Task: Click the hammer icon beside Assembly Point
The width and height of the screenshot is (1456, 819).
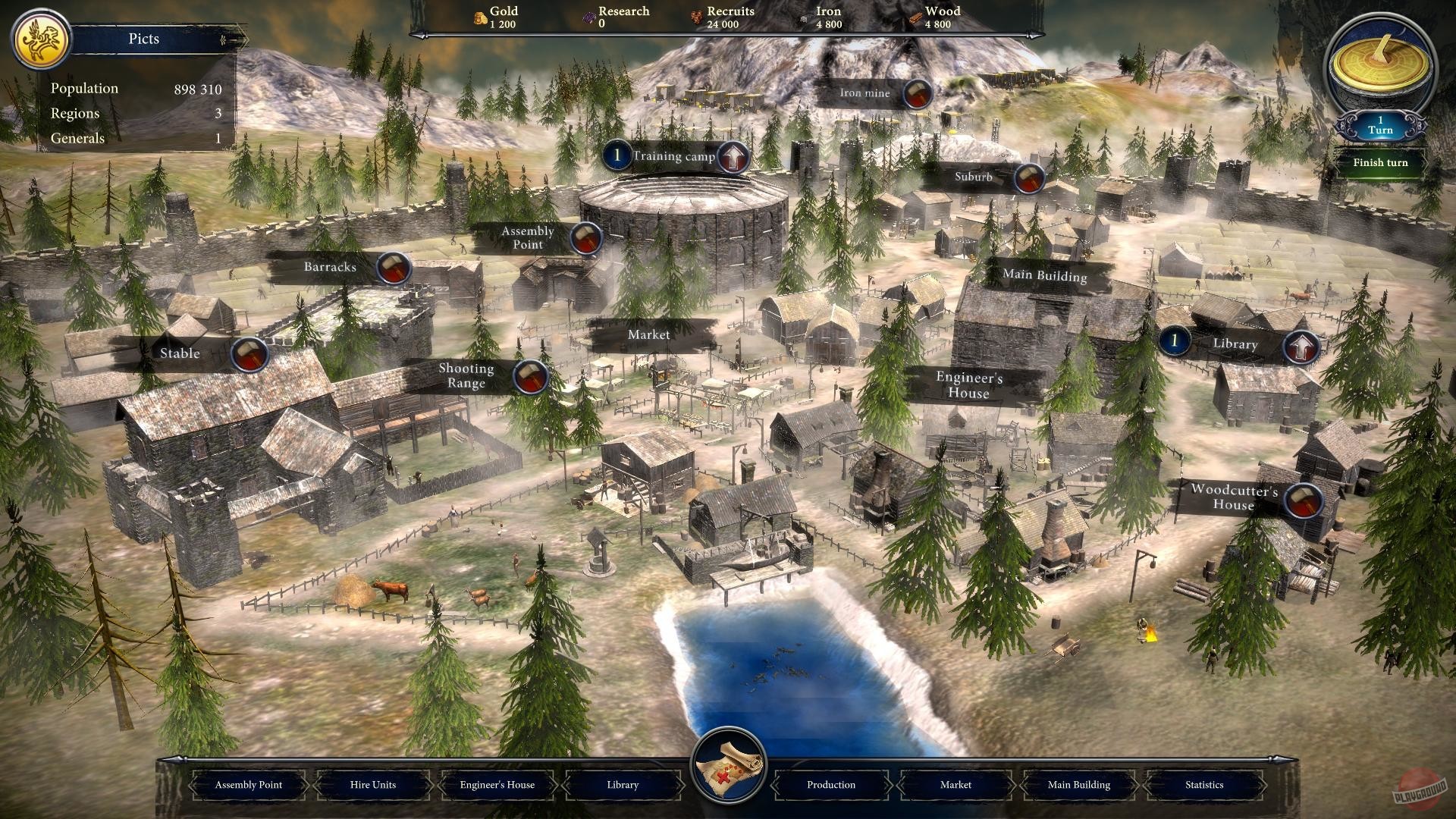Action: point(585,237)
